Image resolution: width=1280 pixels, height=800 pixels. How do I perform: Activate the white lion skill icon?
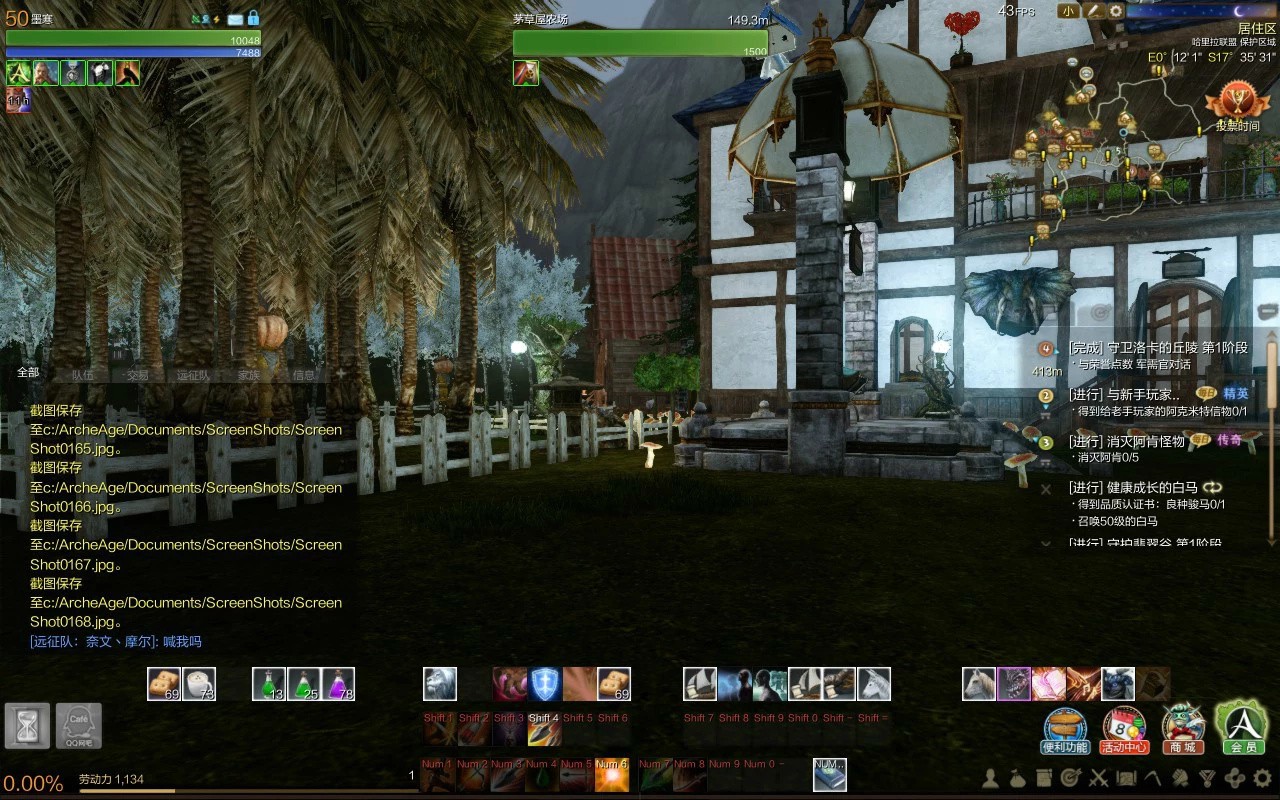tap(439, 684)
